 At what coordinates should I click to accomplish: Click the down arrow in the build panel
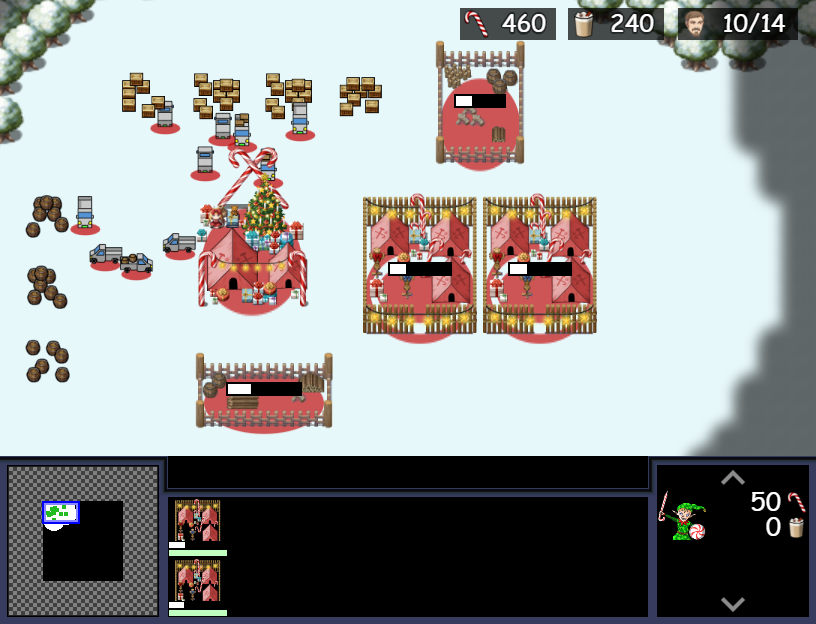tap(732, 603)
